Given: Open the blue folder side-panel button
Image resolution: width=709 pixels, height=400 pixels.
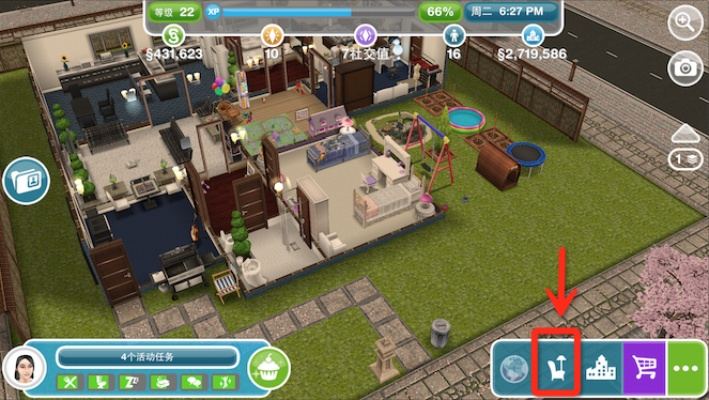Looking at the screenshot, I should point(20,181).
